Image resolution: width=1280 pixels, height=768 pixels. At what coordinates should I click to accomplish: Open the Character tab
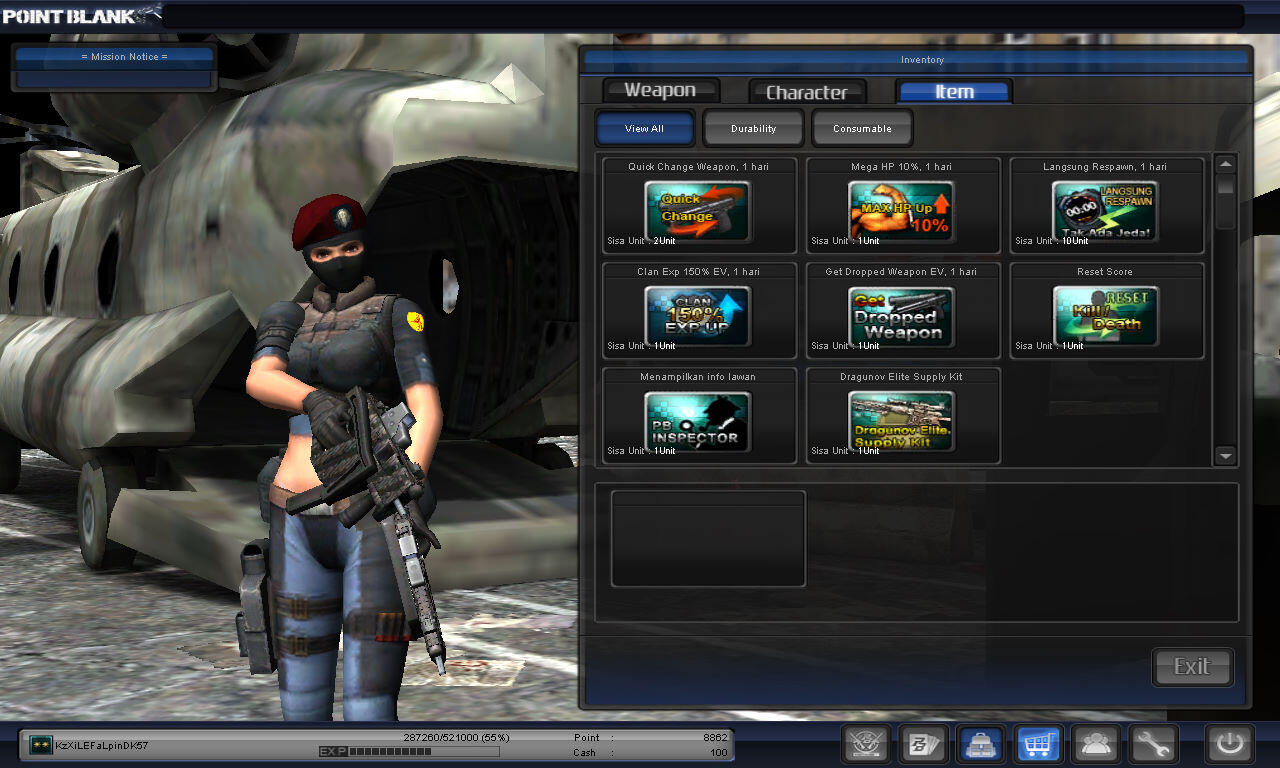(x=806, y=92)
